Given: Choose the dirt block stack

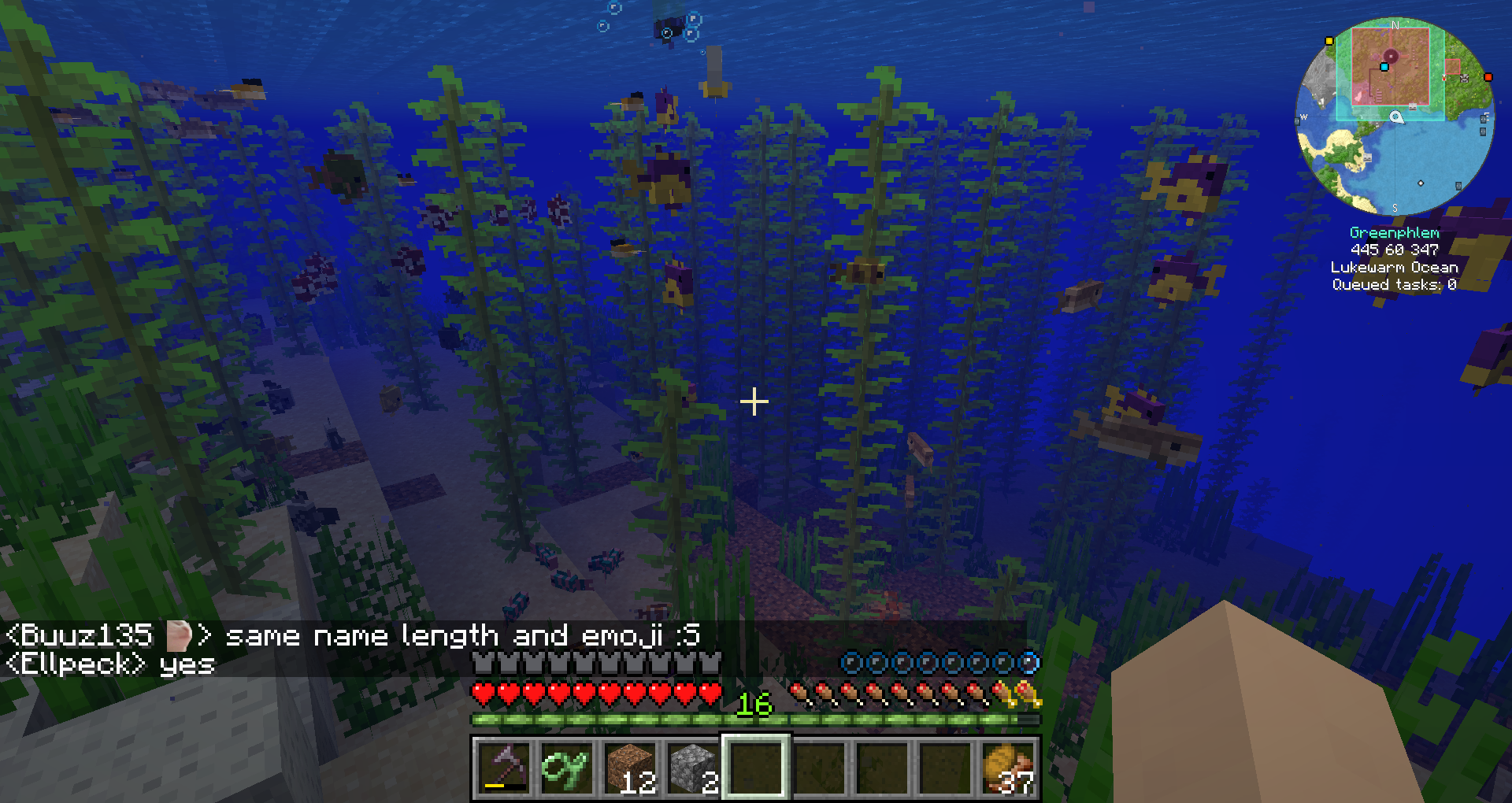Looking at the screenshot, I should tap(630, 767).
